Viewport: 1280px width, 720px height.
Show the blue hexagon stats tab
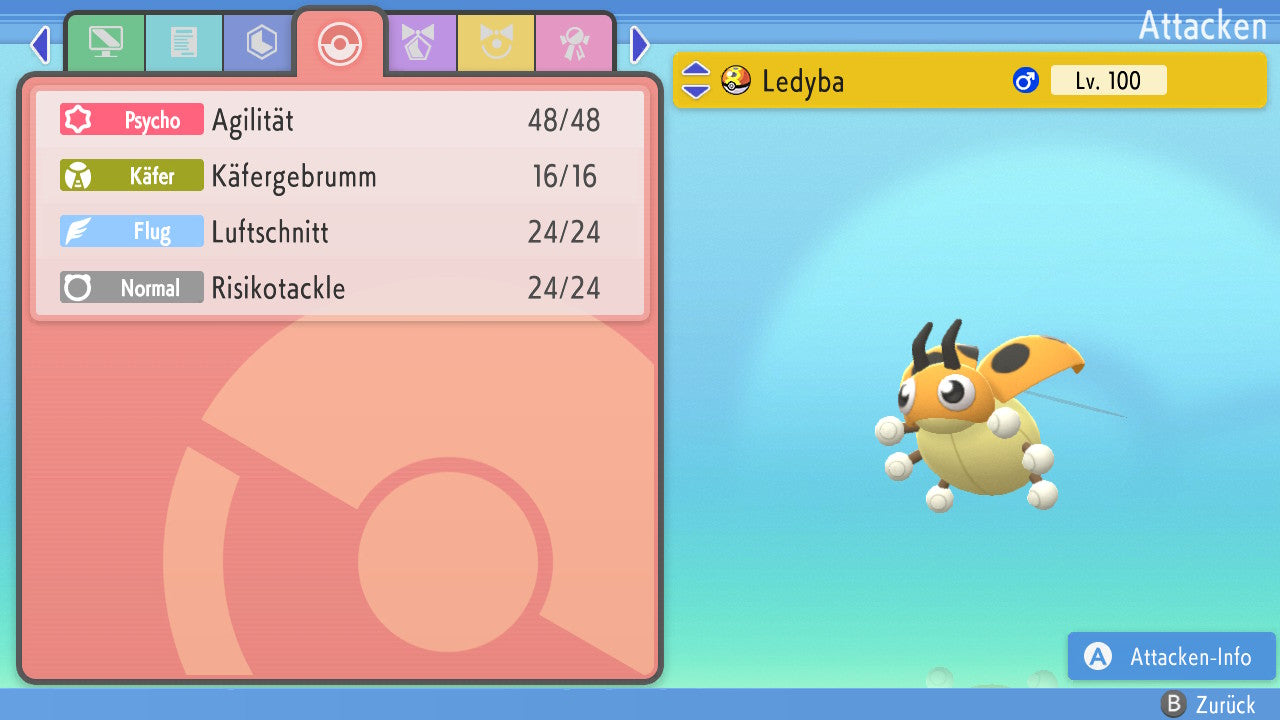pos(261,43)
